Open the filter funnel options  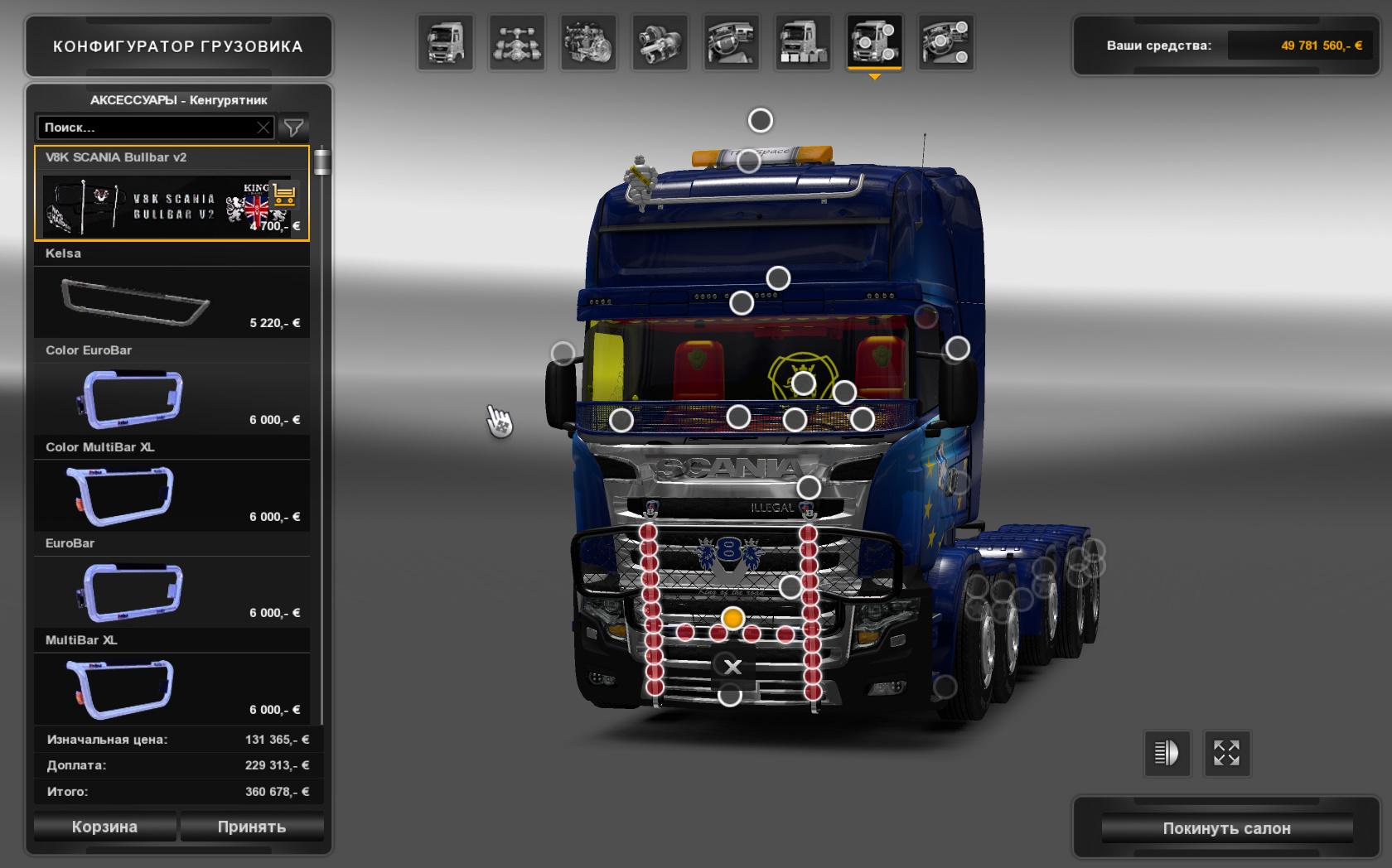(x=293, y=128)
